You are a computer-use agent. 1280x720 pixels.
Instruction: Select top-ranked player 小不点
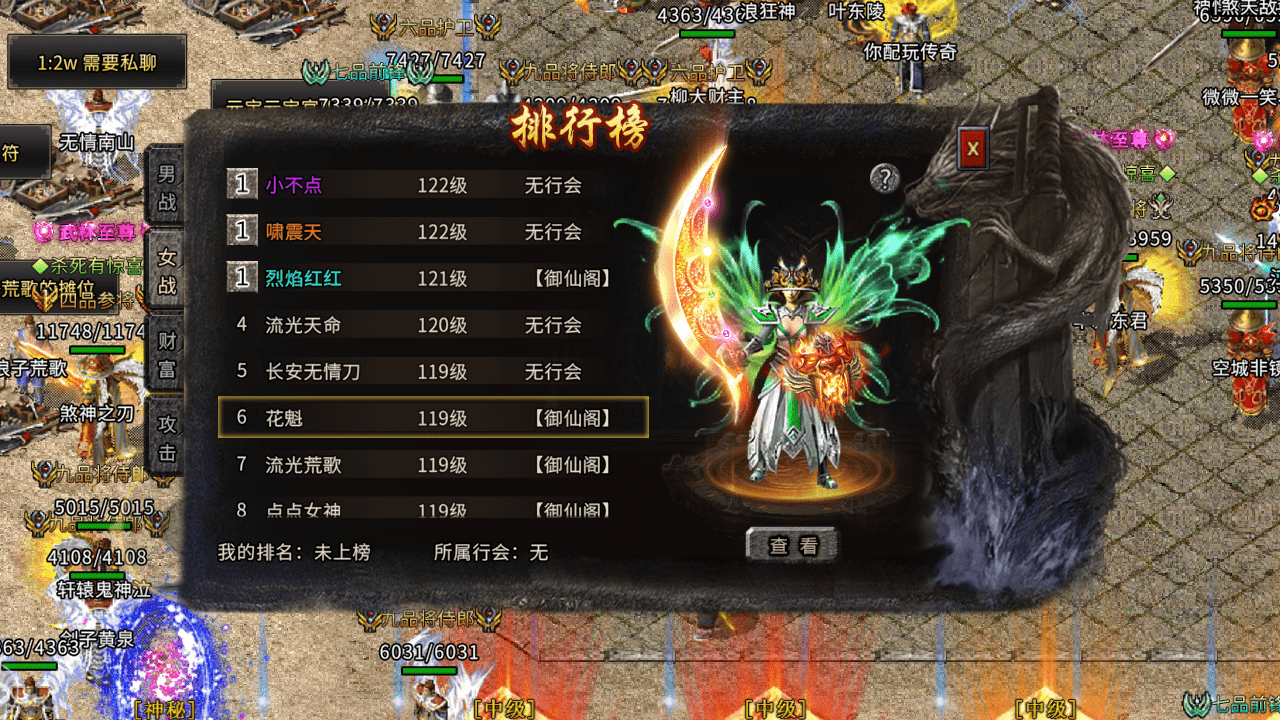click(x=432, y=185)
